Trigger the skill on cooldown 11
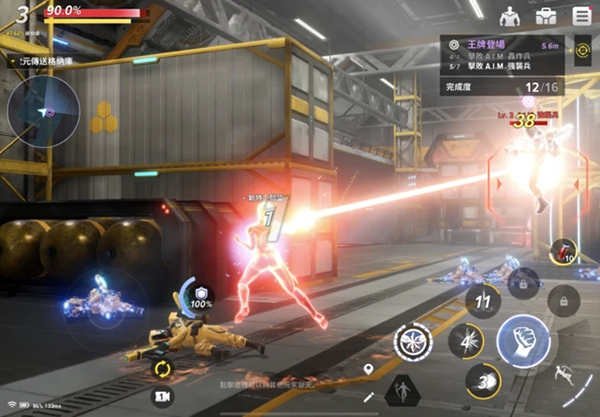Screen dimensions: 600x417 click(483, 298)
